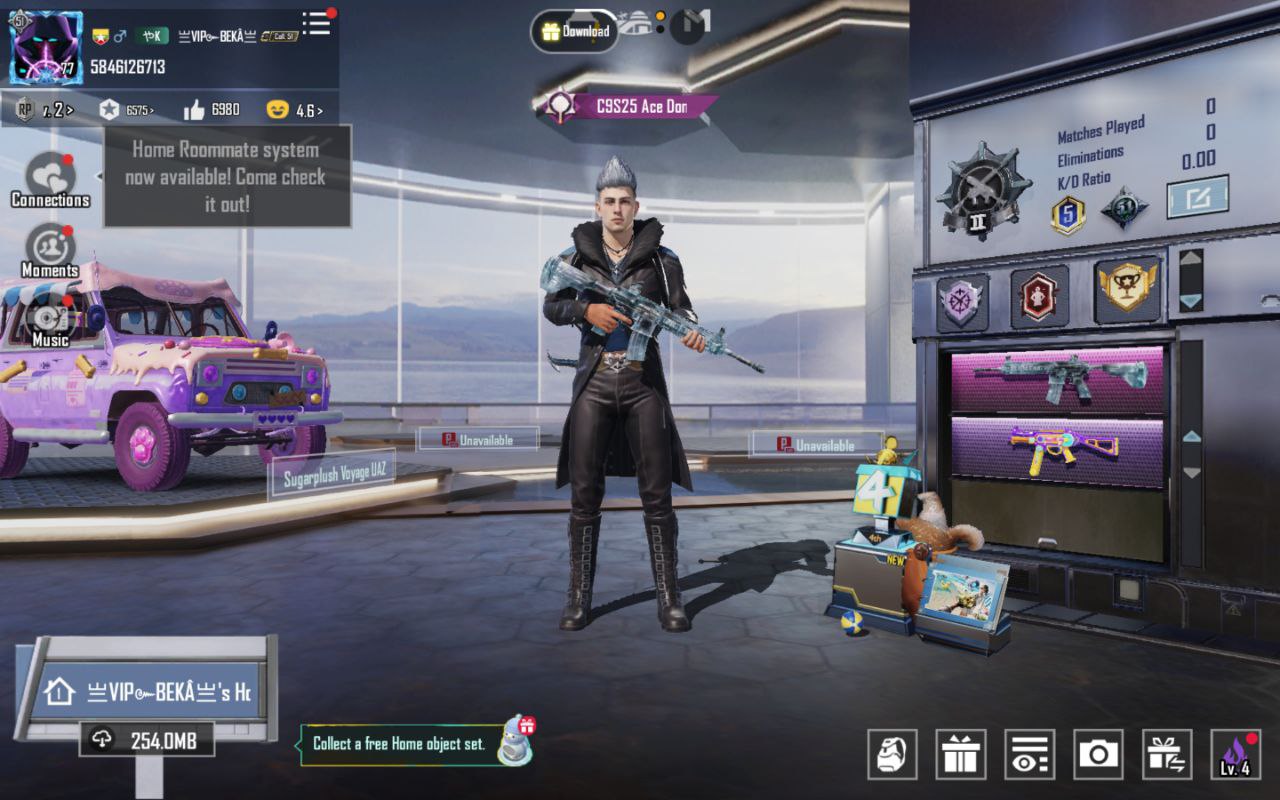
Task: Select the glacier M416 weapon showcase
Action: pos(1057,379)
